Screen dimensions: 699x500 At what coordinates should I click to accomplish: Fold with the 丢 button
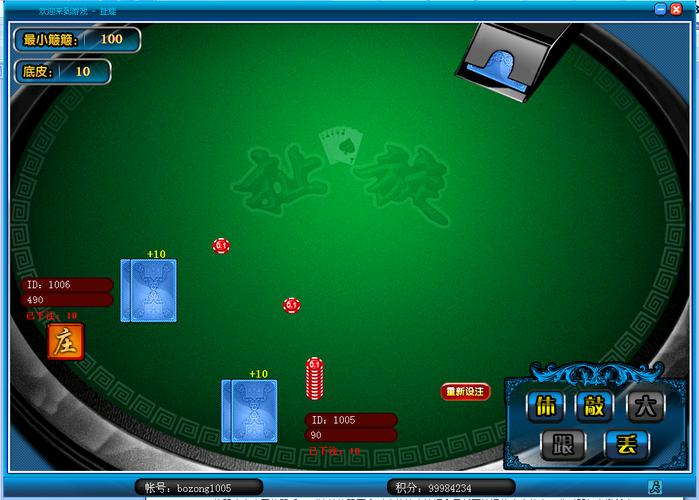point(626,445)
